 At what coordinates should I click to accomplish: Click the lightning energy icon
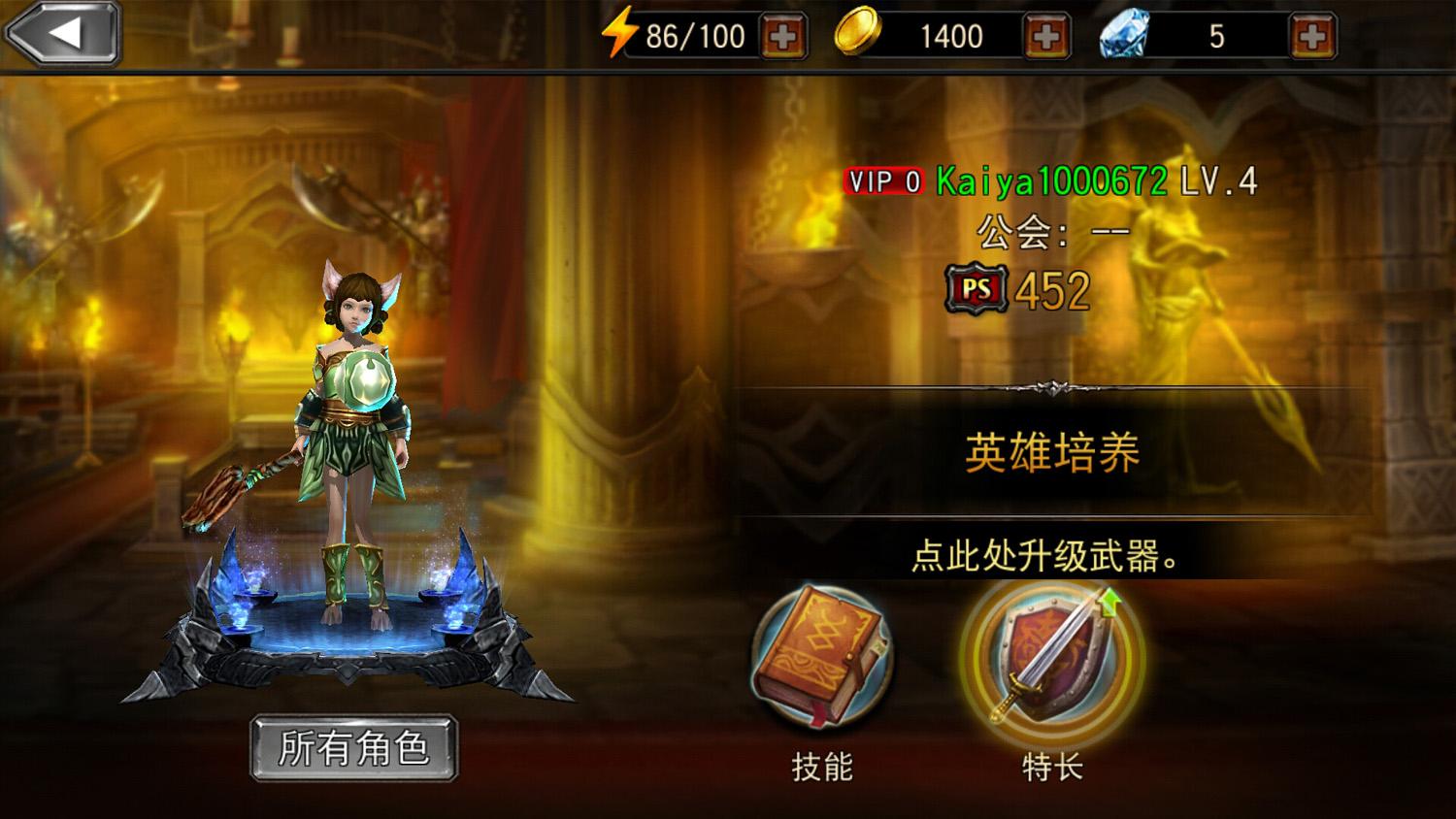pyautogui.click(x=619, y=34)
